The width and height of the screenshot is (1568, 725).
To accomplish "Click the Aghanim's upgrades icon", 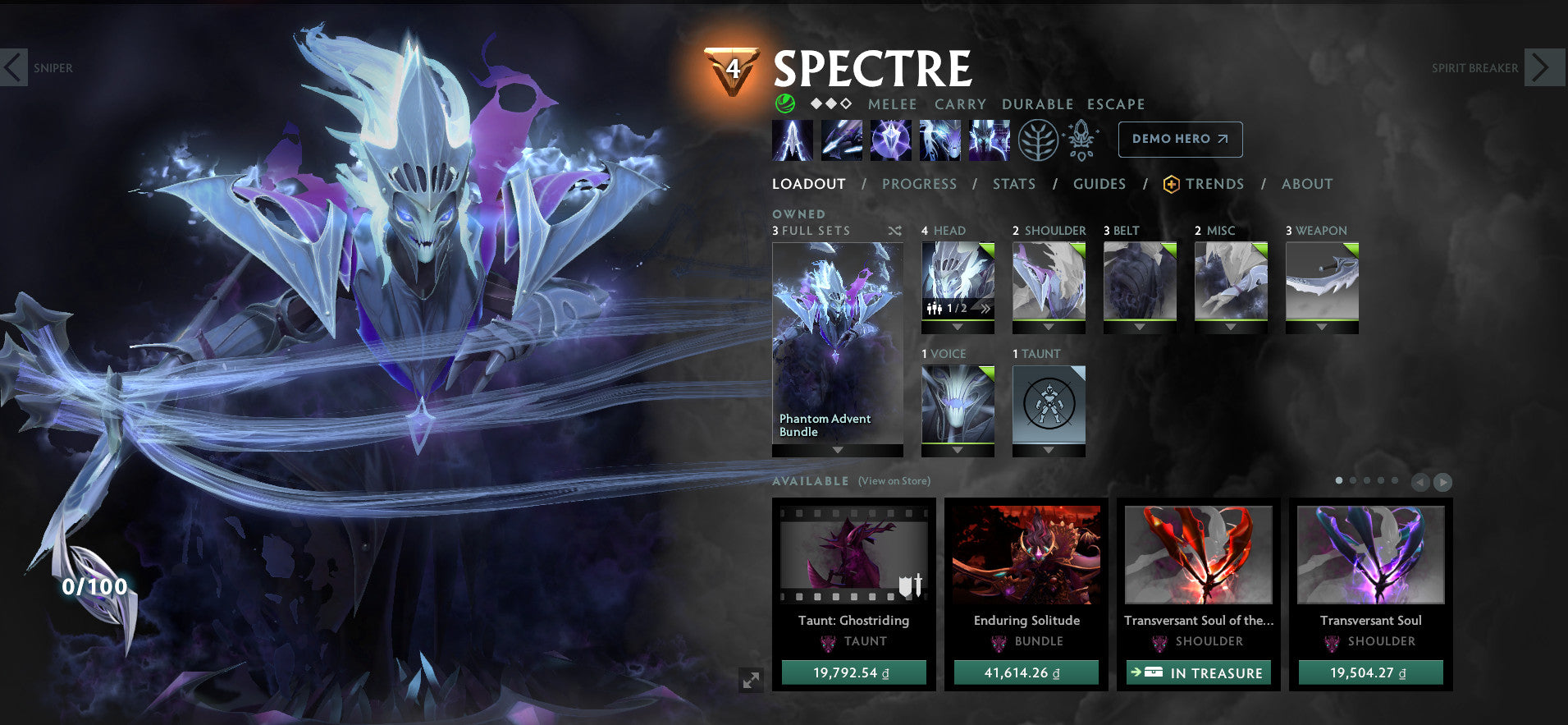I will click(x=1081, y=140).
